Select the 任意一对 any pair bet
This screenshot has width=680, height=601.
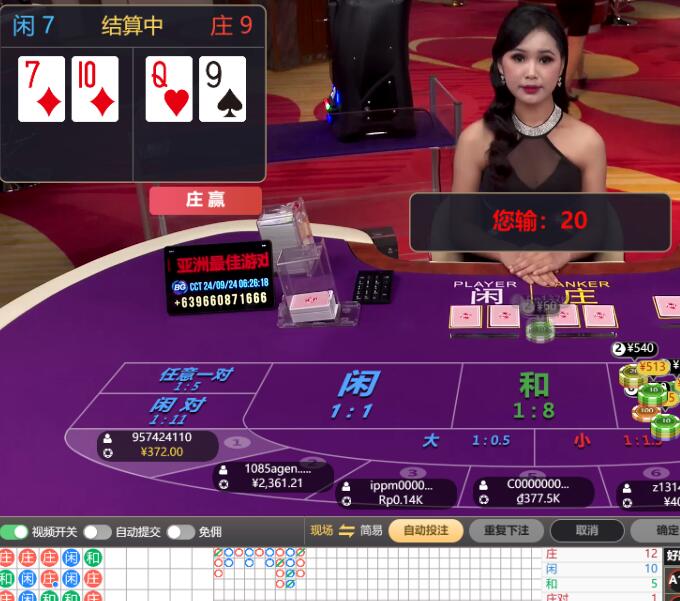pos(194,378)
